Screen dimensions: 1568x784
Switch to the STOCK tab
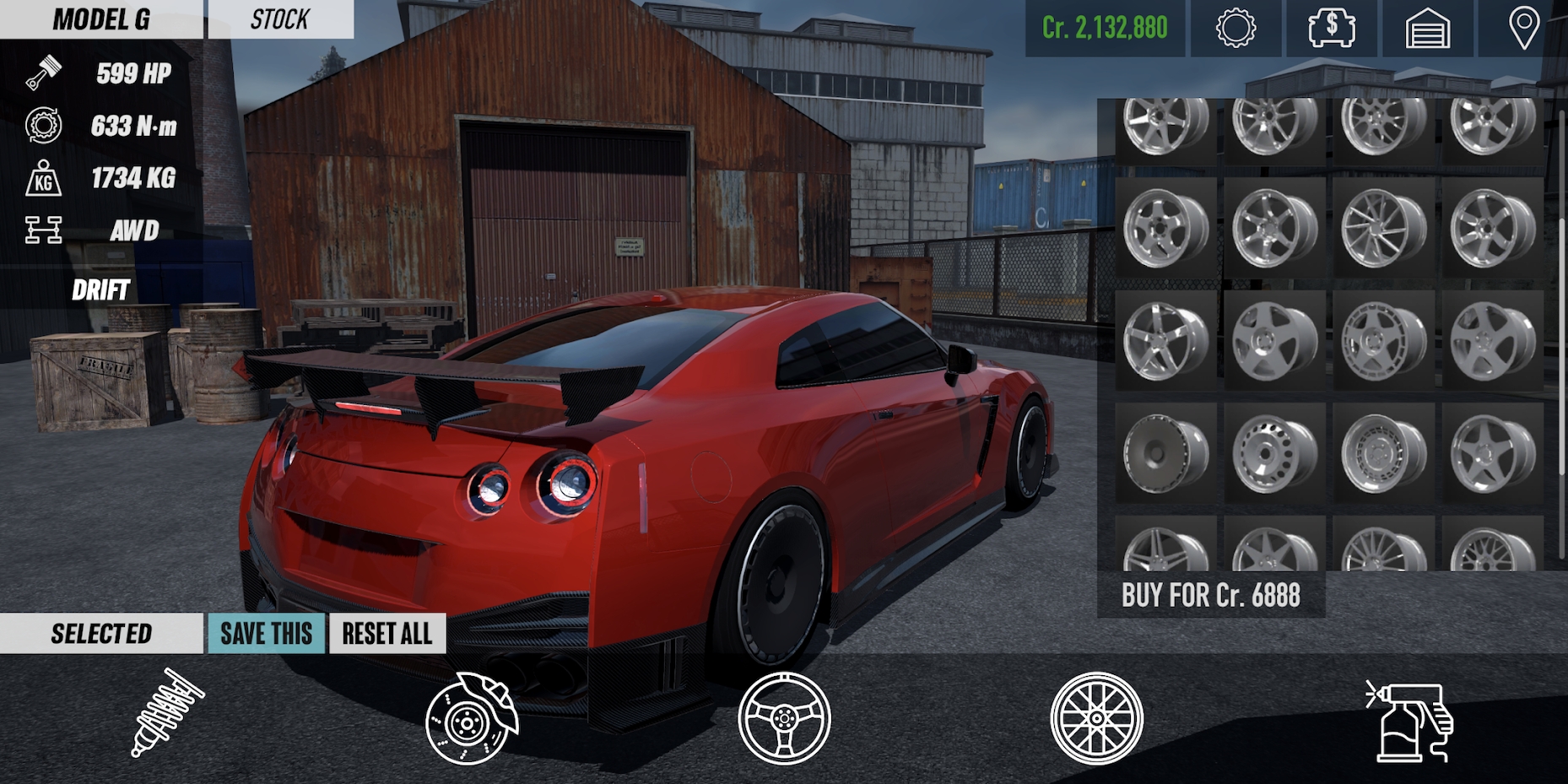tap(278, 19)
